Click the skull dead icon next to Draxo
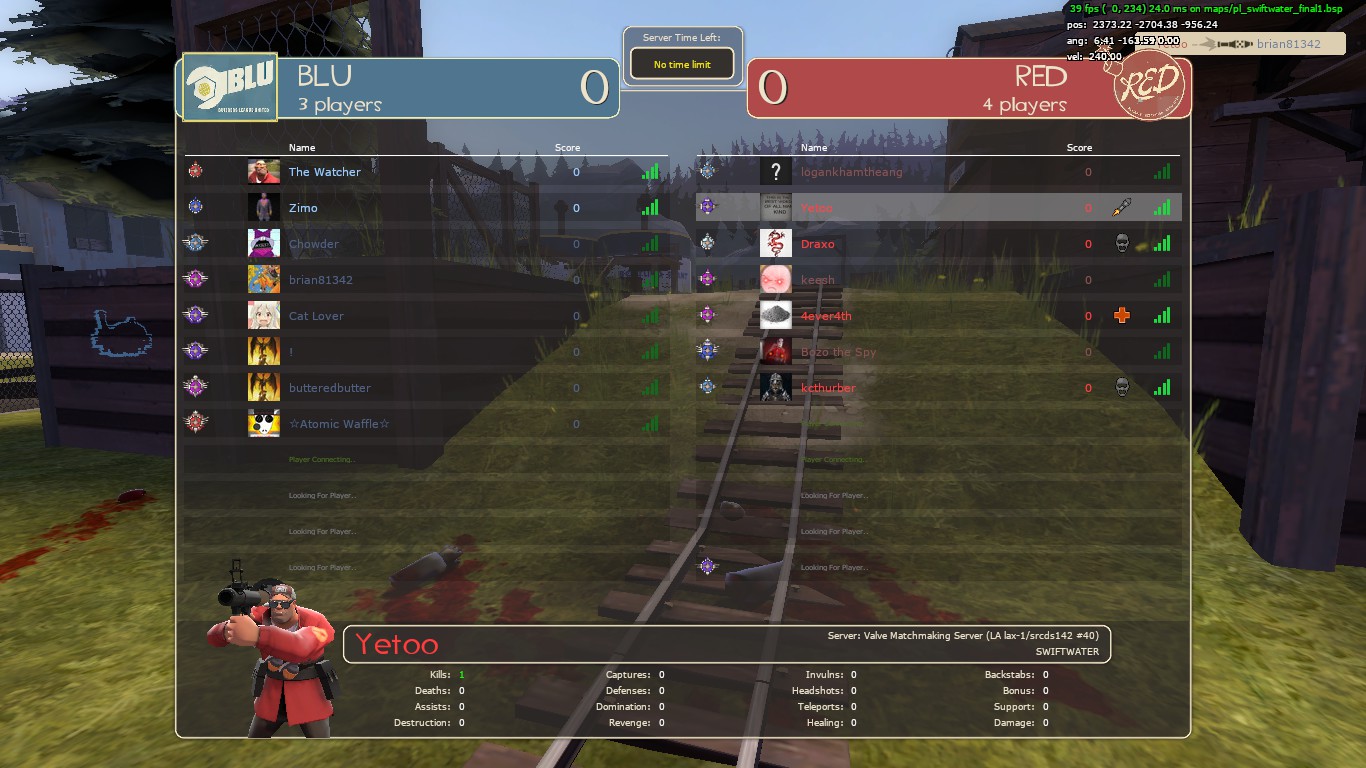 click(x=1123, y=243)
